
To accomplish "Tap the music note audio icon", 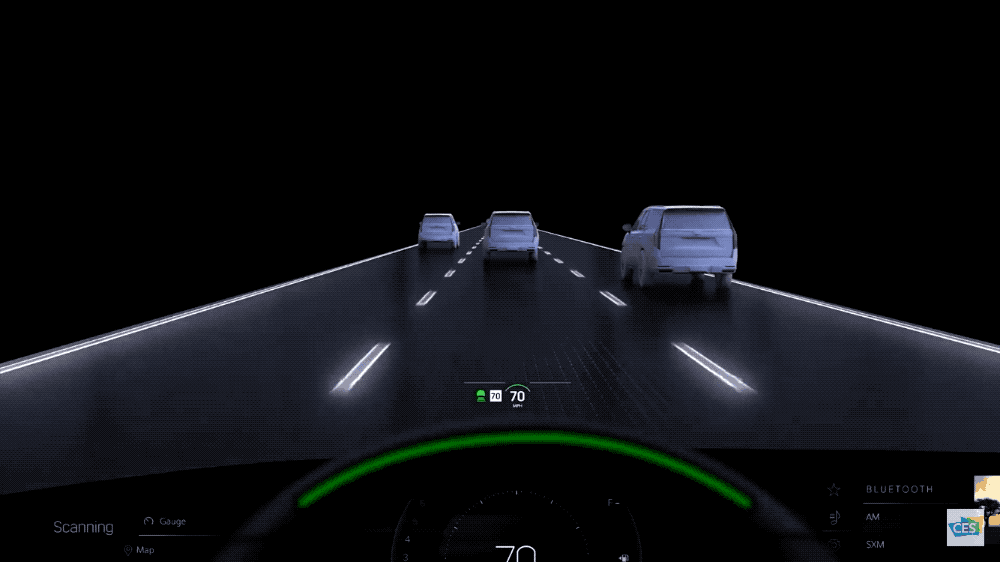I will click(833, 517).
